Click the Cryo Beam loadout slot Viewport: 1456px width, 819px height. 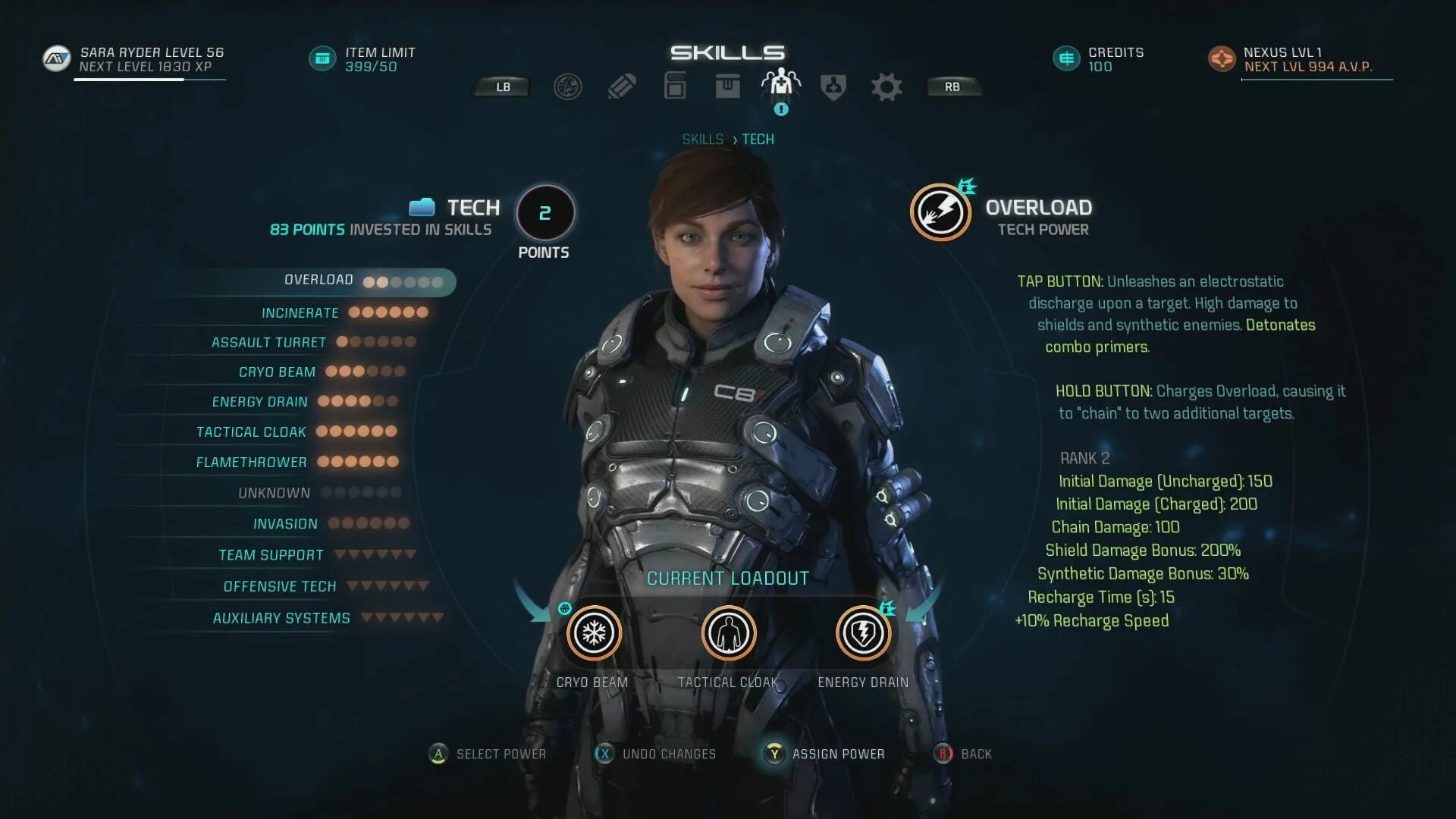pos(594,633)
